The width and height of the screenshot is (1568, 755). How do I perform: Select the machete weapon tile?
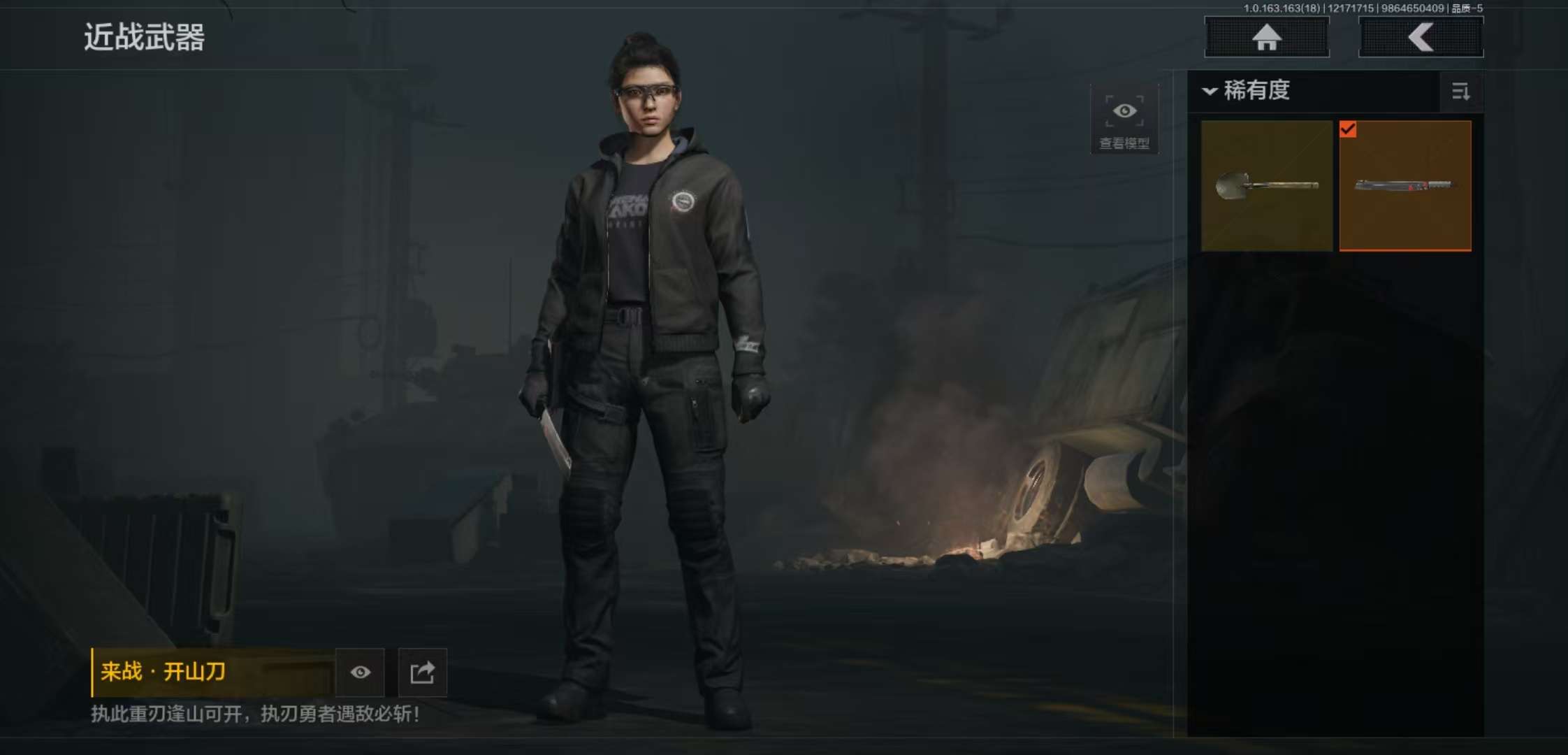(1404, 186)
